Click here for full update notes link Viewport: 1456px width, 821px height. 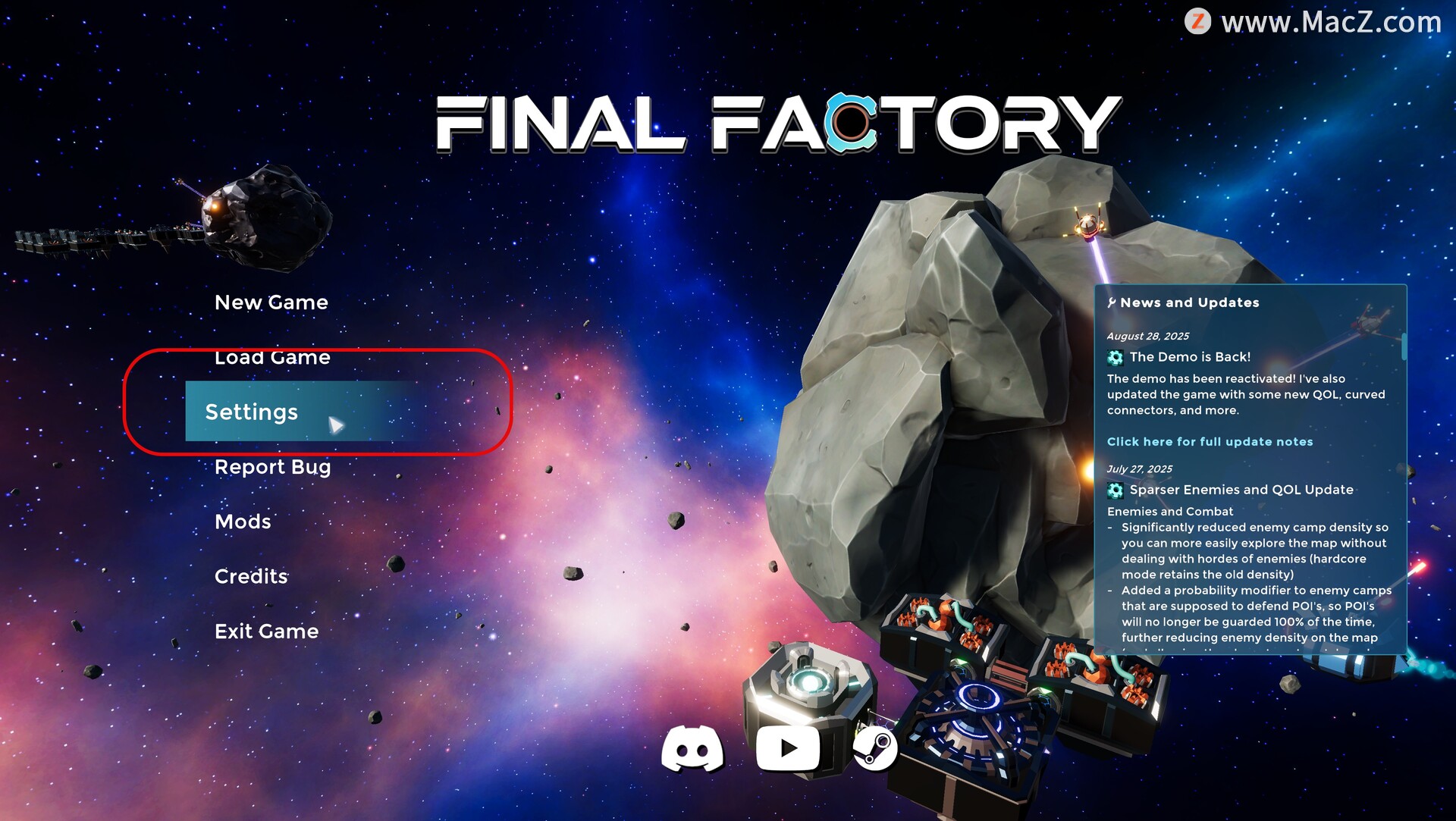[x=1210, y=441]
